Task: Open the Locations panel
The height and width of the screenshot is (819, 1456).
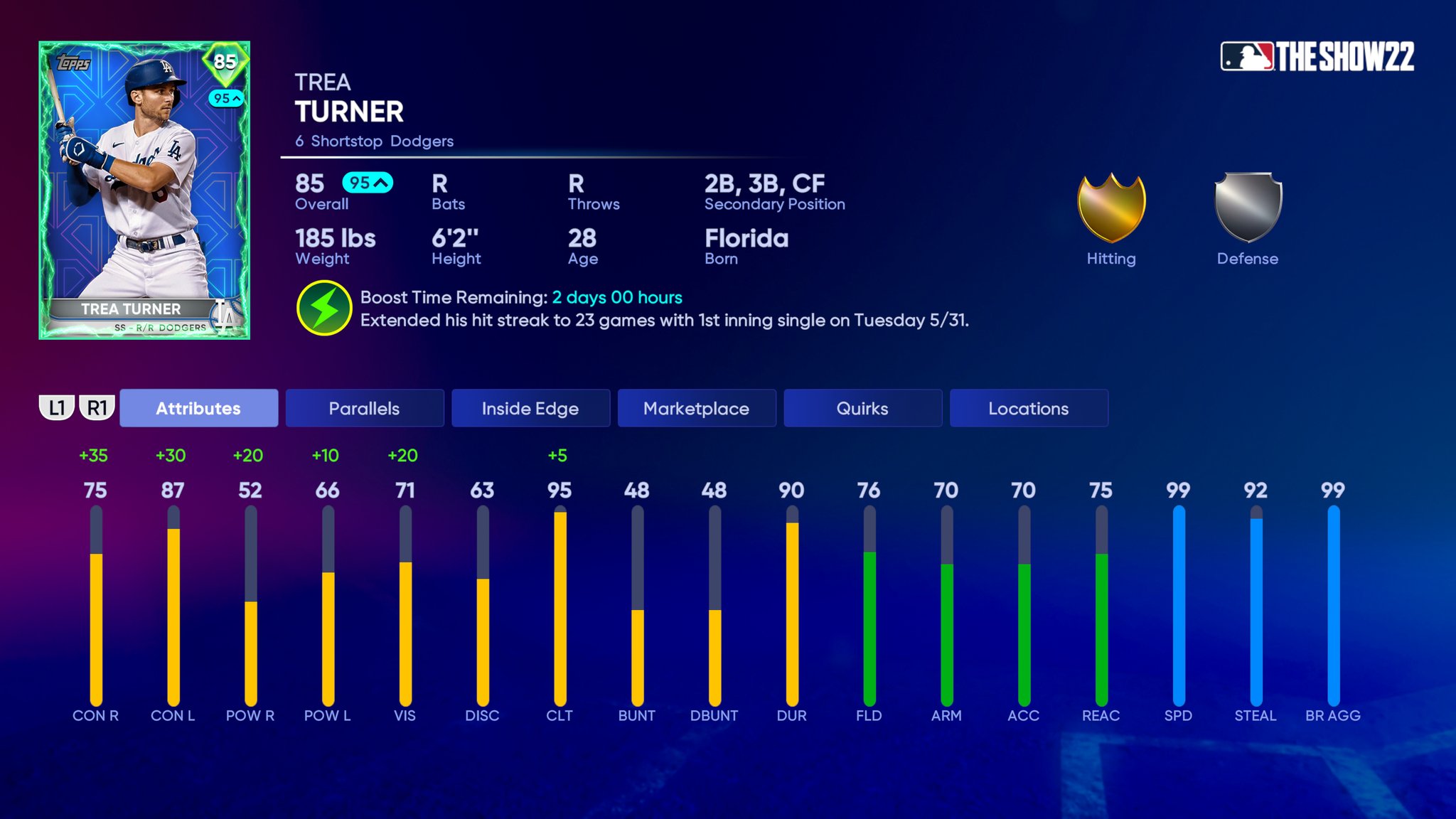Action: coord(1029,408)
